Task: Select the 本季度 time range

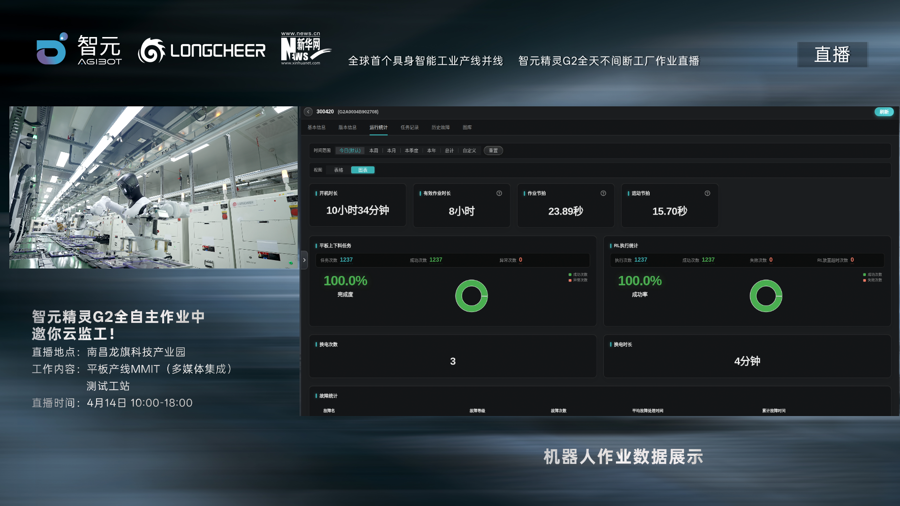Action: pyautogui.click(x=411, y=151)
